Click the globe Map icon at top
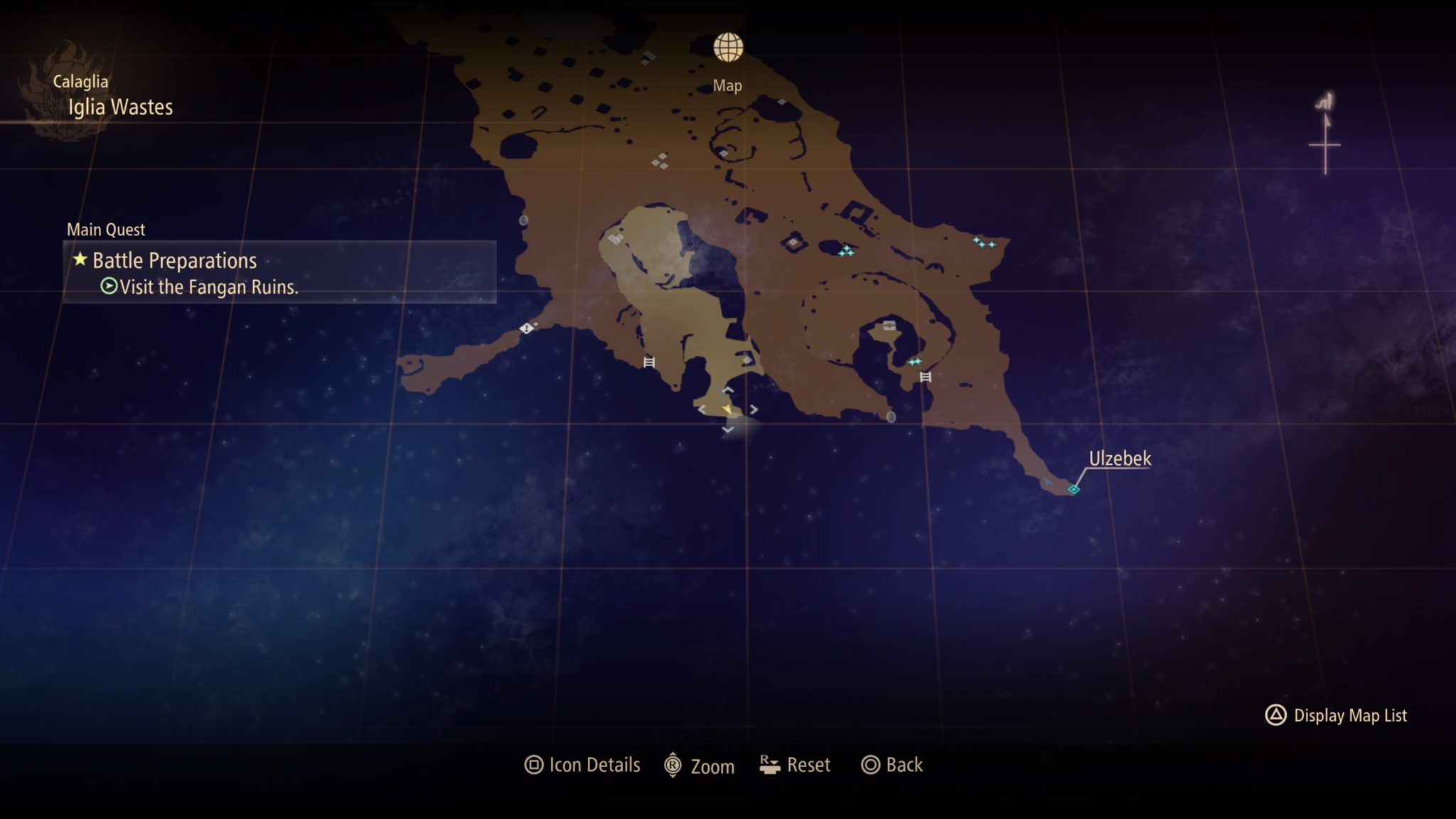The image size is (1456, 819). pos(728,46)
